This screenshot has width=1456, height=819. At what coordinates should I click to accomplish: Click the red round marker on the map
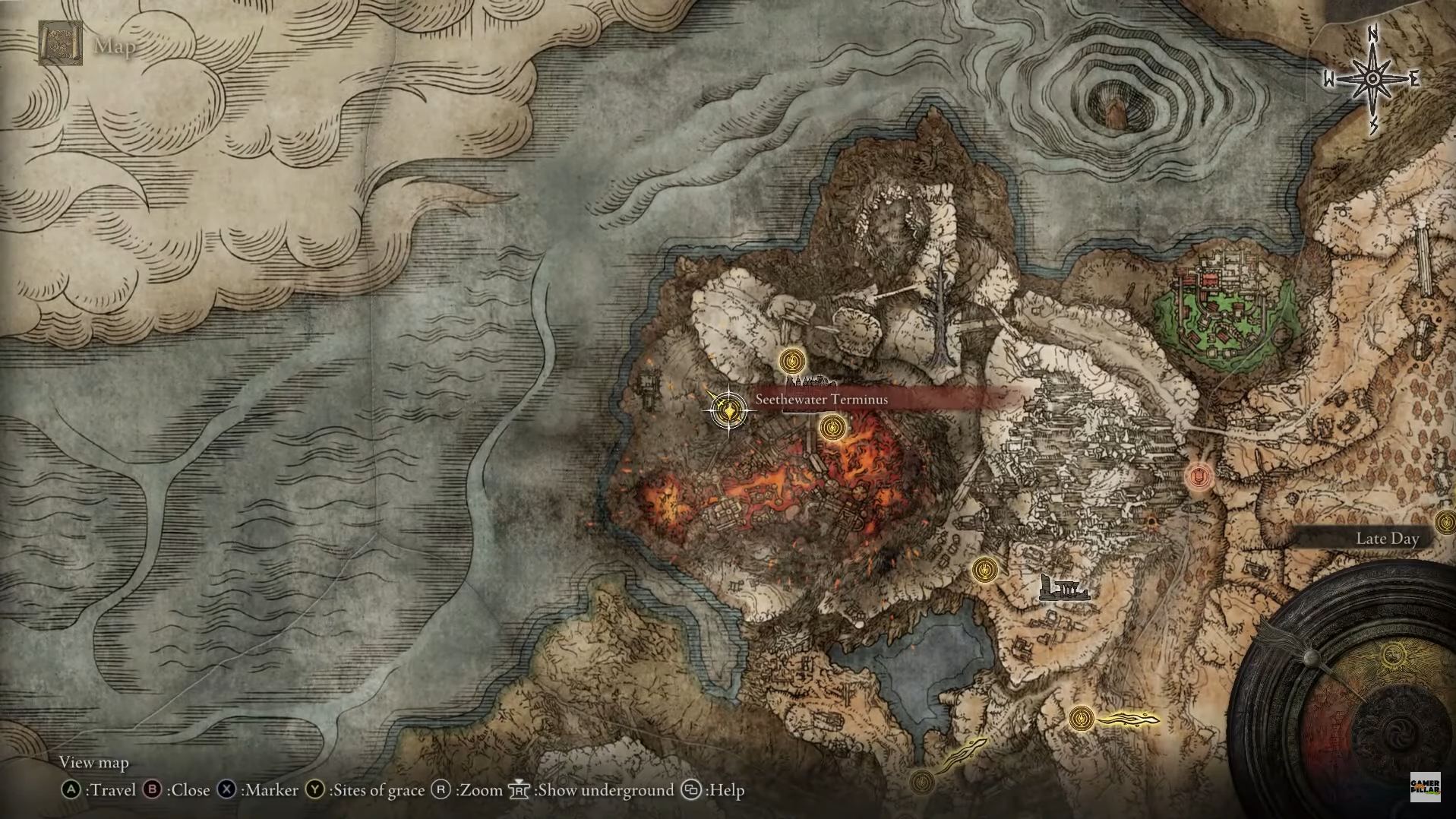[1199, 477]
